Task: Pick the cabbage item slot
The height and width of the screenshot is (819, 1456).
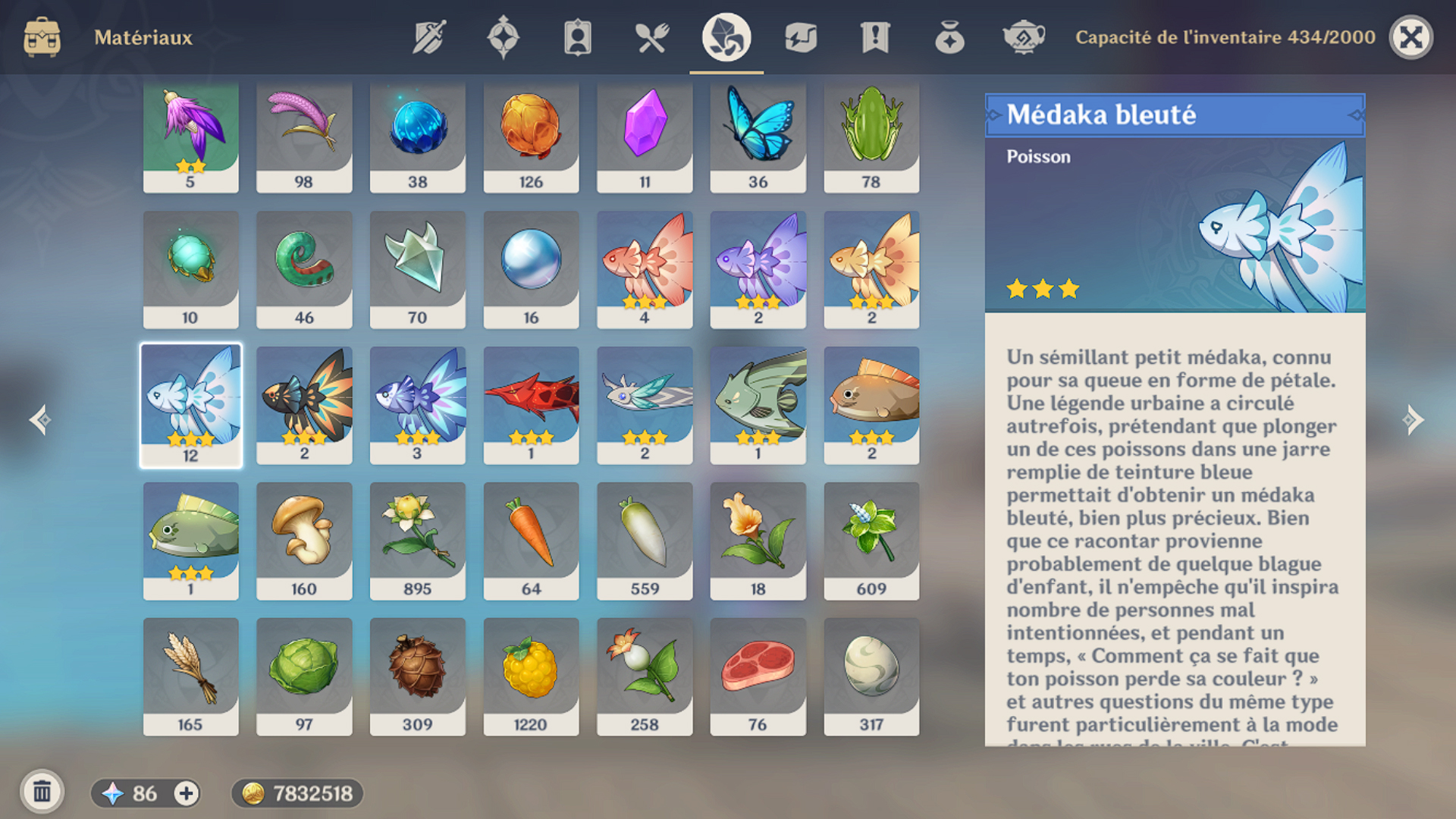Action: point(304,676)
